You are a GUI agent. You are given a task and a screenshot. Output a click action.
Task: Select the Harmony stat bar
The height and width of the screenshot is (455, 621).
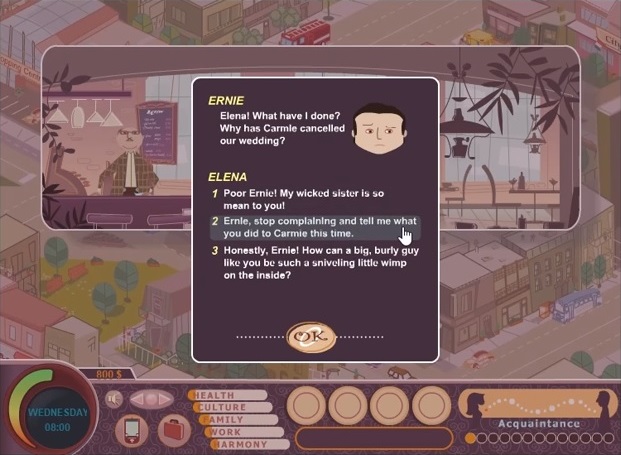250,444
